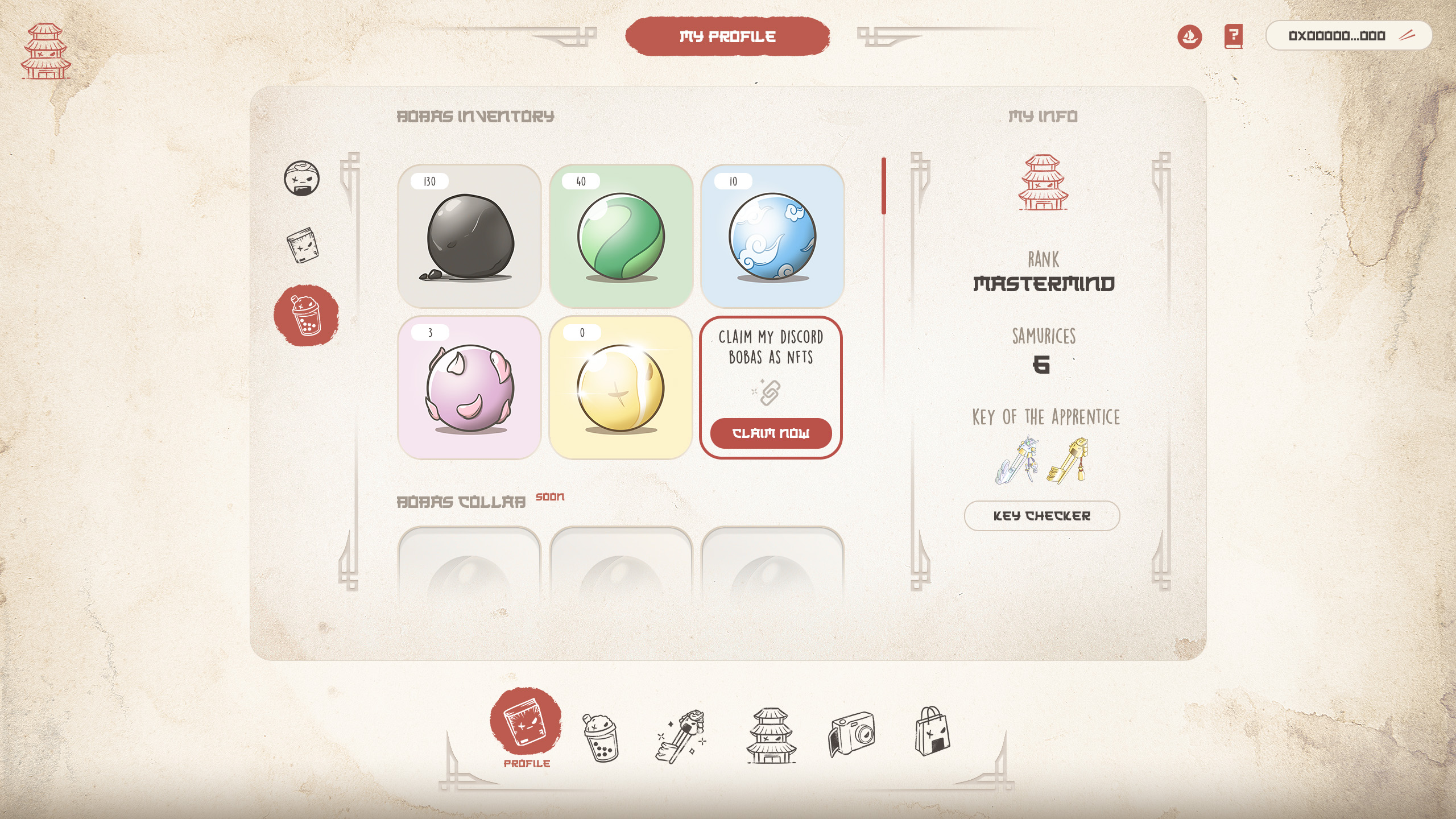Open the camera gallery section
This screenshot has width=1456, height=819.
(x=851, y=734)
